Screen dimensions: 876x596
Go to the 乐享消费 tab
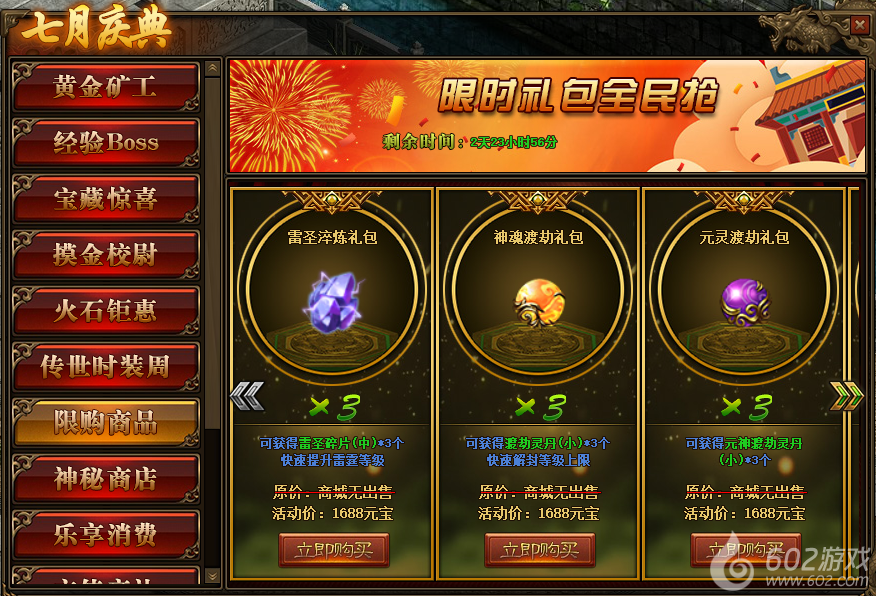tap(105, 535)
